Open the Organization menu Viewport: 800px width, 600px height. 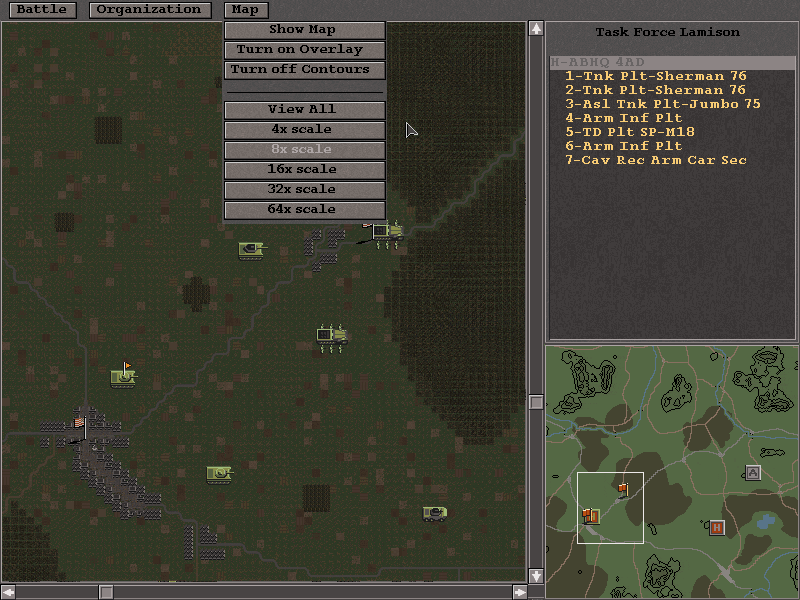(149, 10)
